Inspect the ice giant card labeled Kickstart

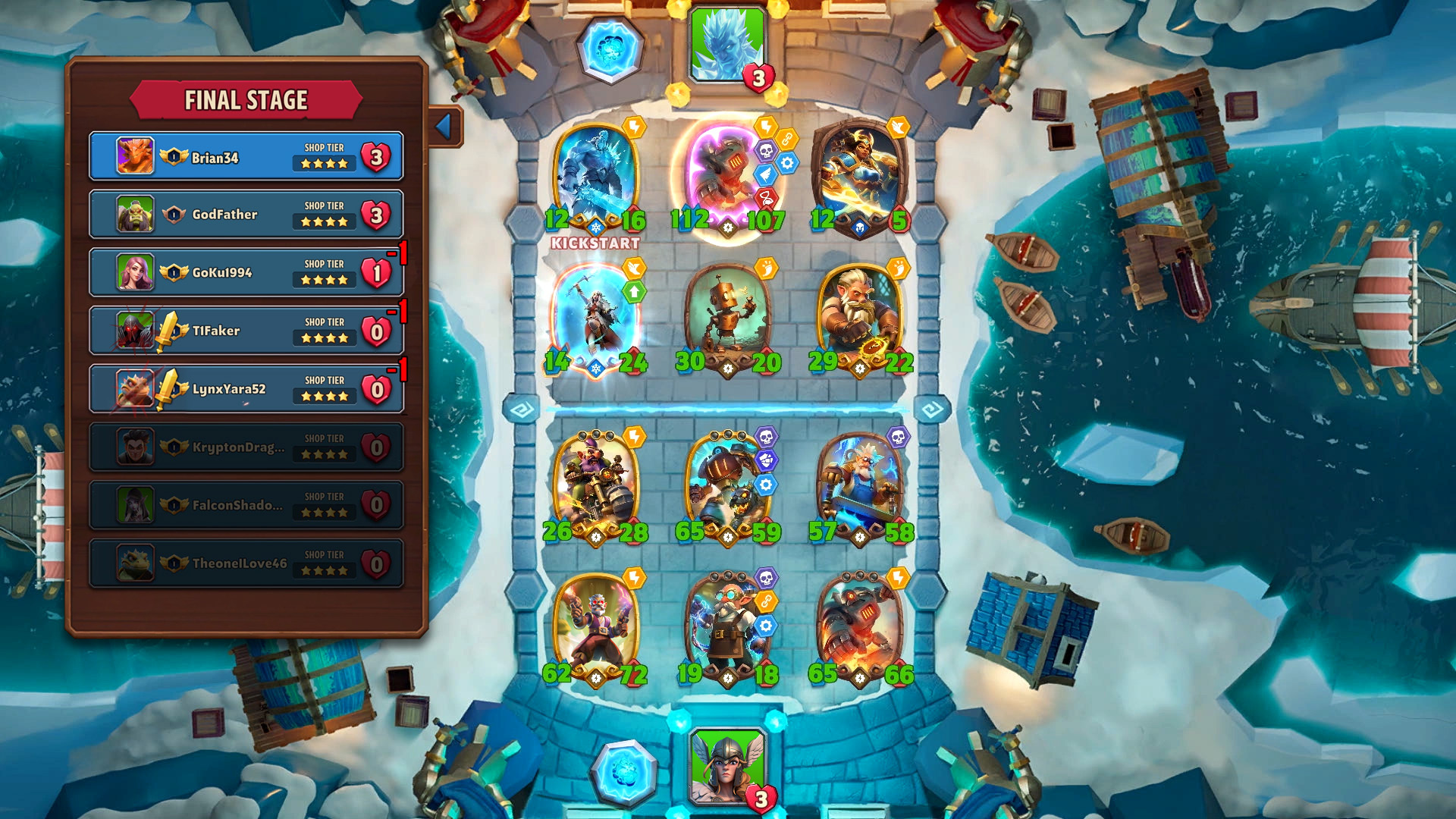click(595, 178)
